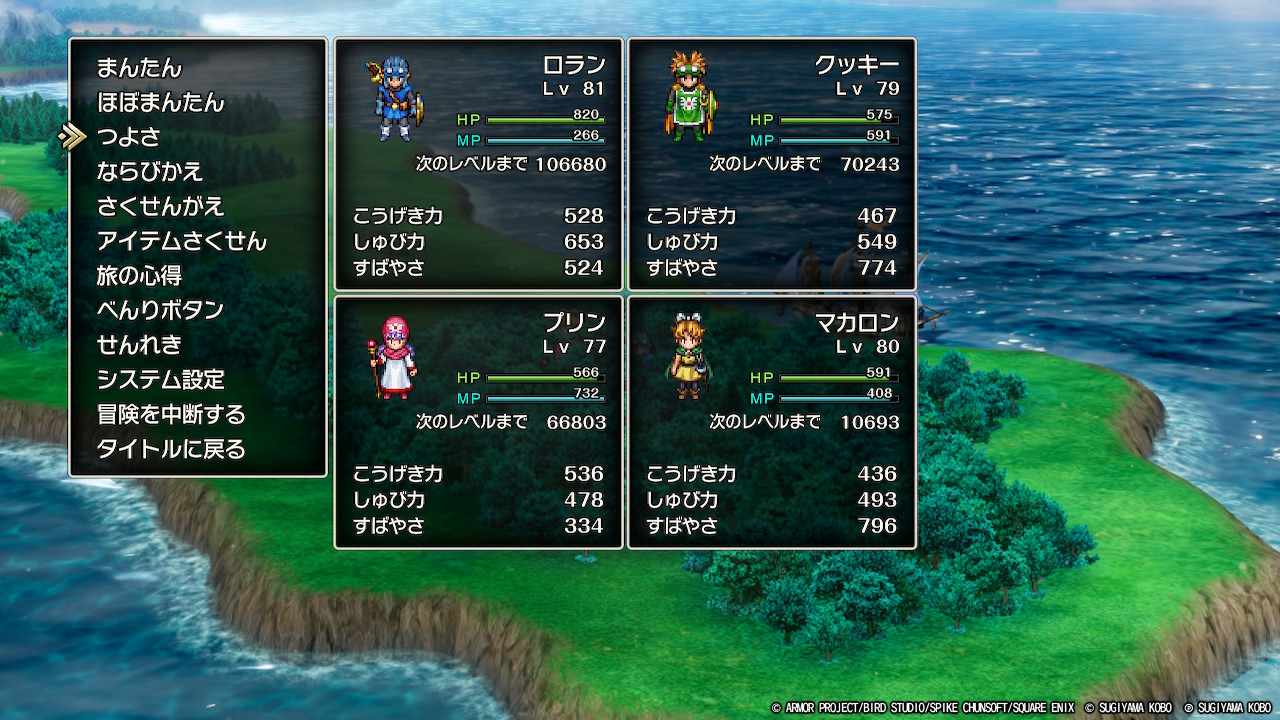
Task: Open the つよさ status menu
Action: click(x=128, y=137)
